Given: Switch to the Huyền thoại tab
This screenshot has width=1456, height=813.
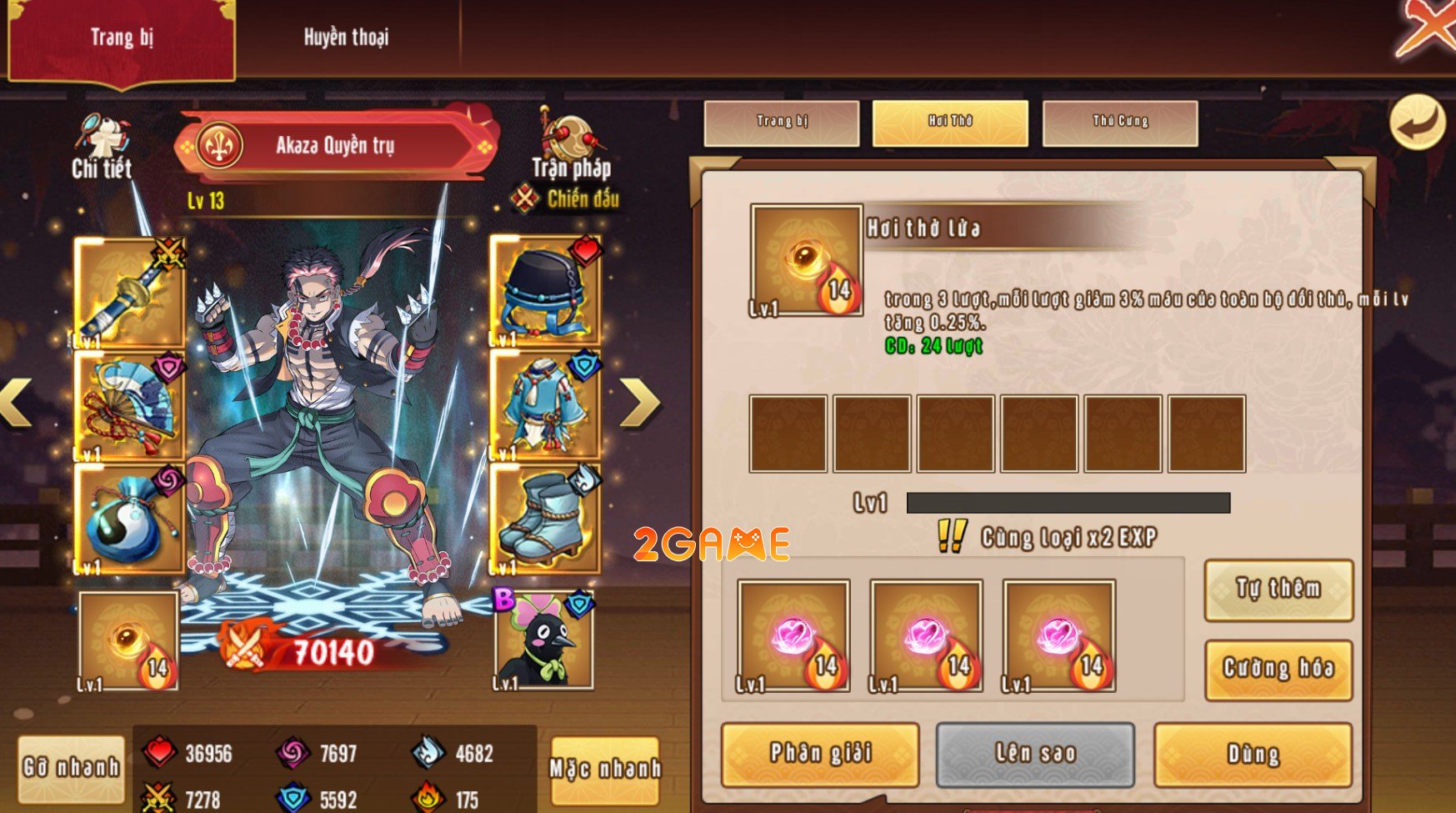Looking at the screenshot, I should tap(346, 37).
